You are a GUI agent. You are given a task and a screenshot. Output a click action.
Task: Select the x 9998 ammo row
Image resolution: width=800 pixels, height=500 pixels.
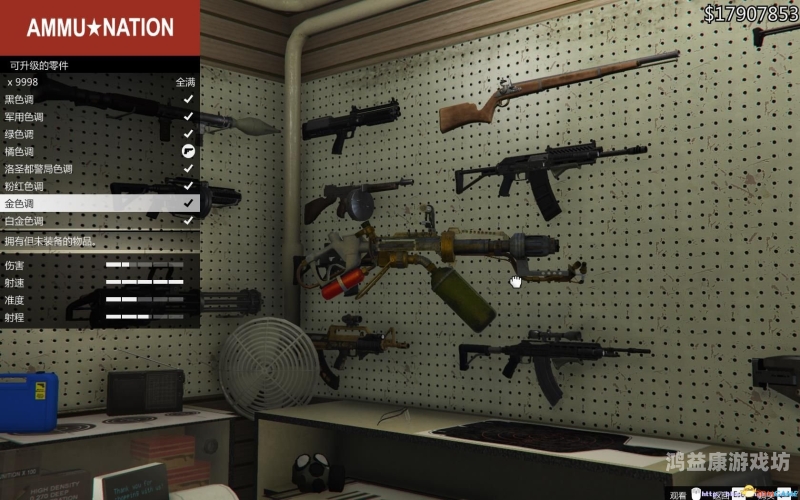pyautogui.click(x=100, y=82)
